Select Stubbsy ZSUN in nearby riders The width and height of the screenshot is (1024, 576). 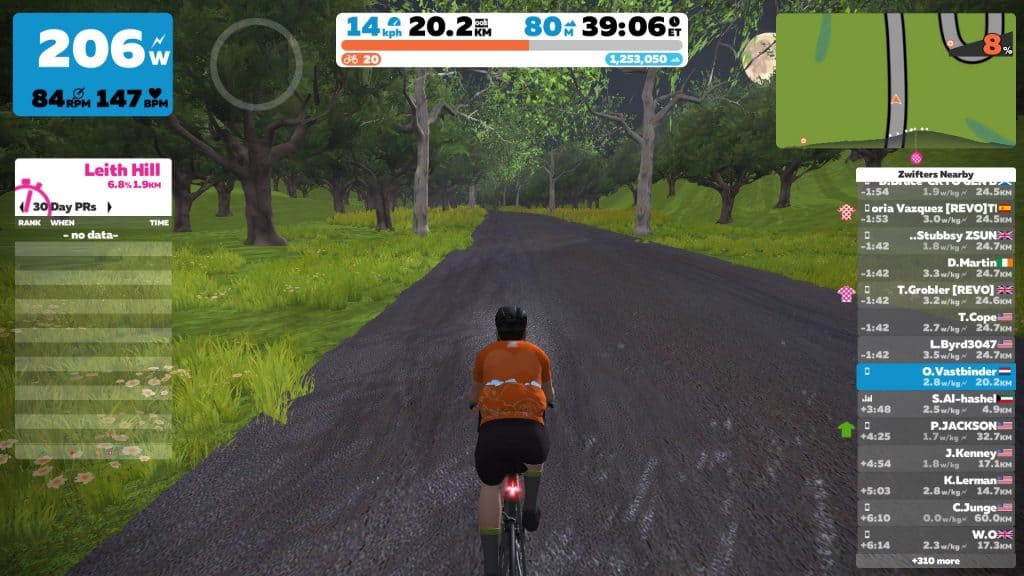click(x=935, y=240)
